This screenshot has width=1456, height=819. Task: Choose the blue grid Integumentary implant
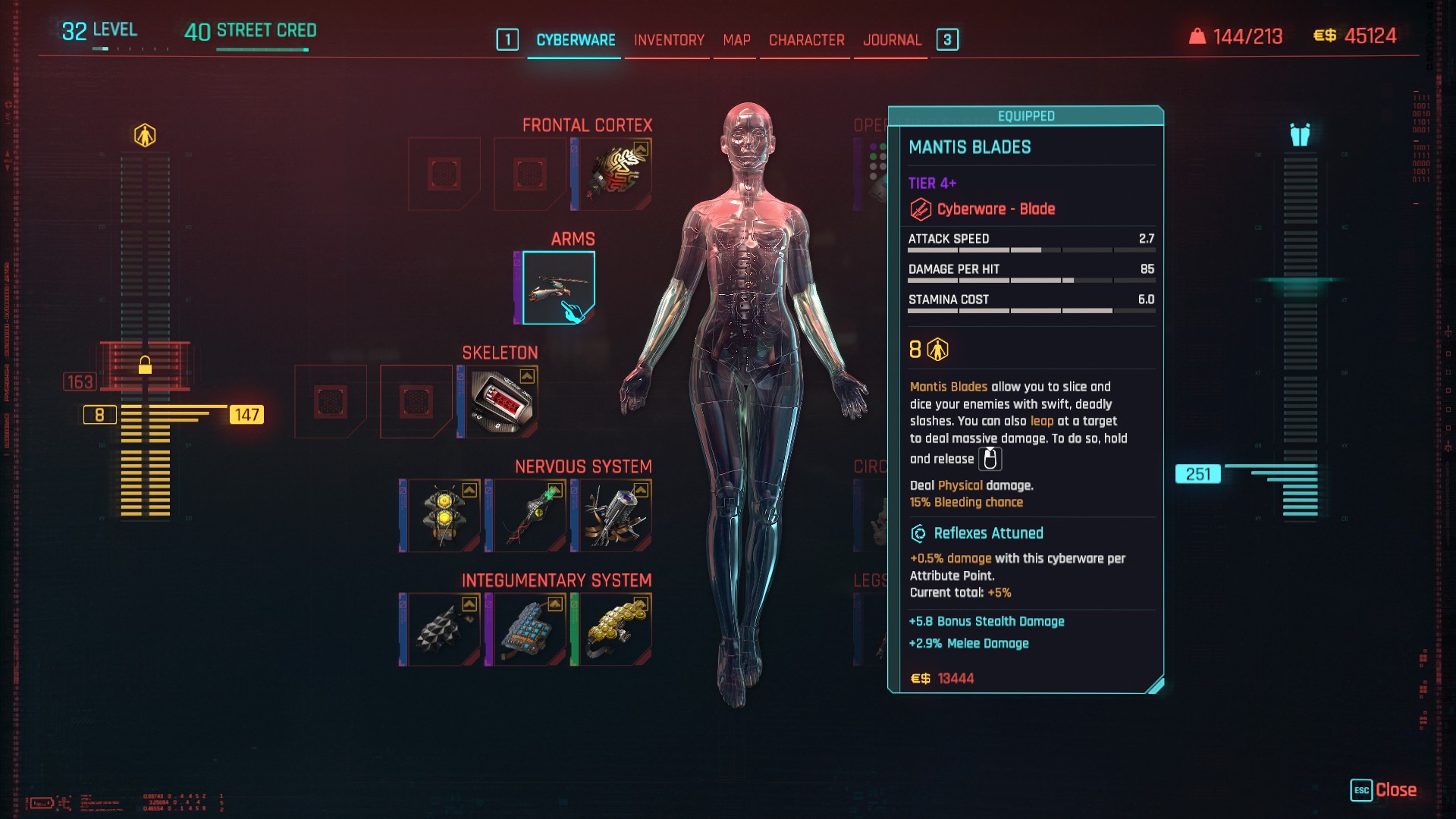pyautogui.click(x=529, y=629)
